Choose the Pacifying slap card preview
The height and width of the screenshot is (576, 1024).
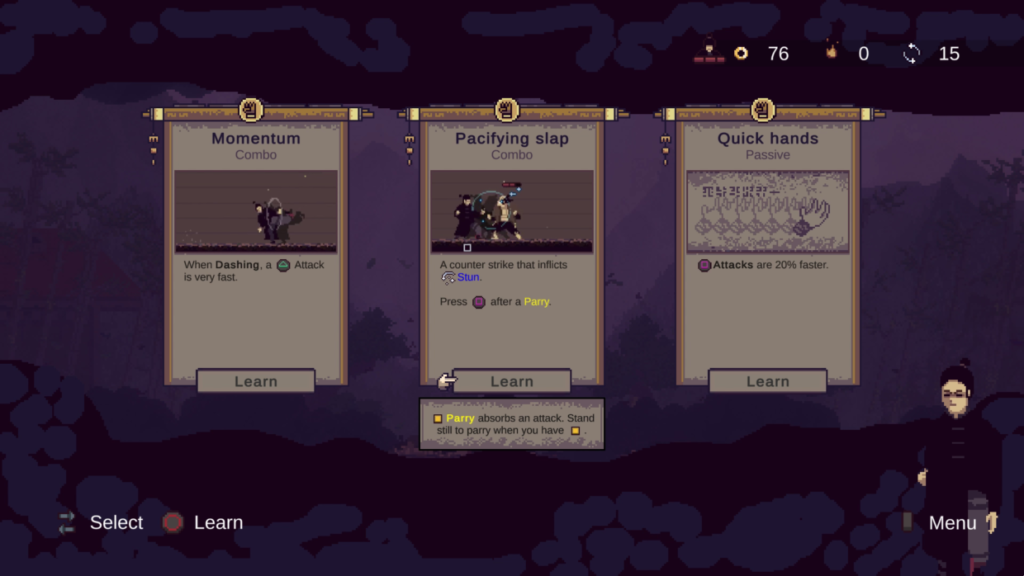tap(512, 211)
